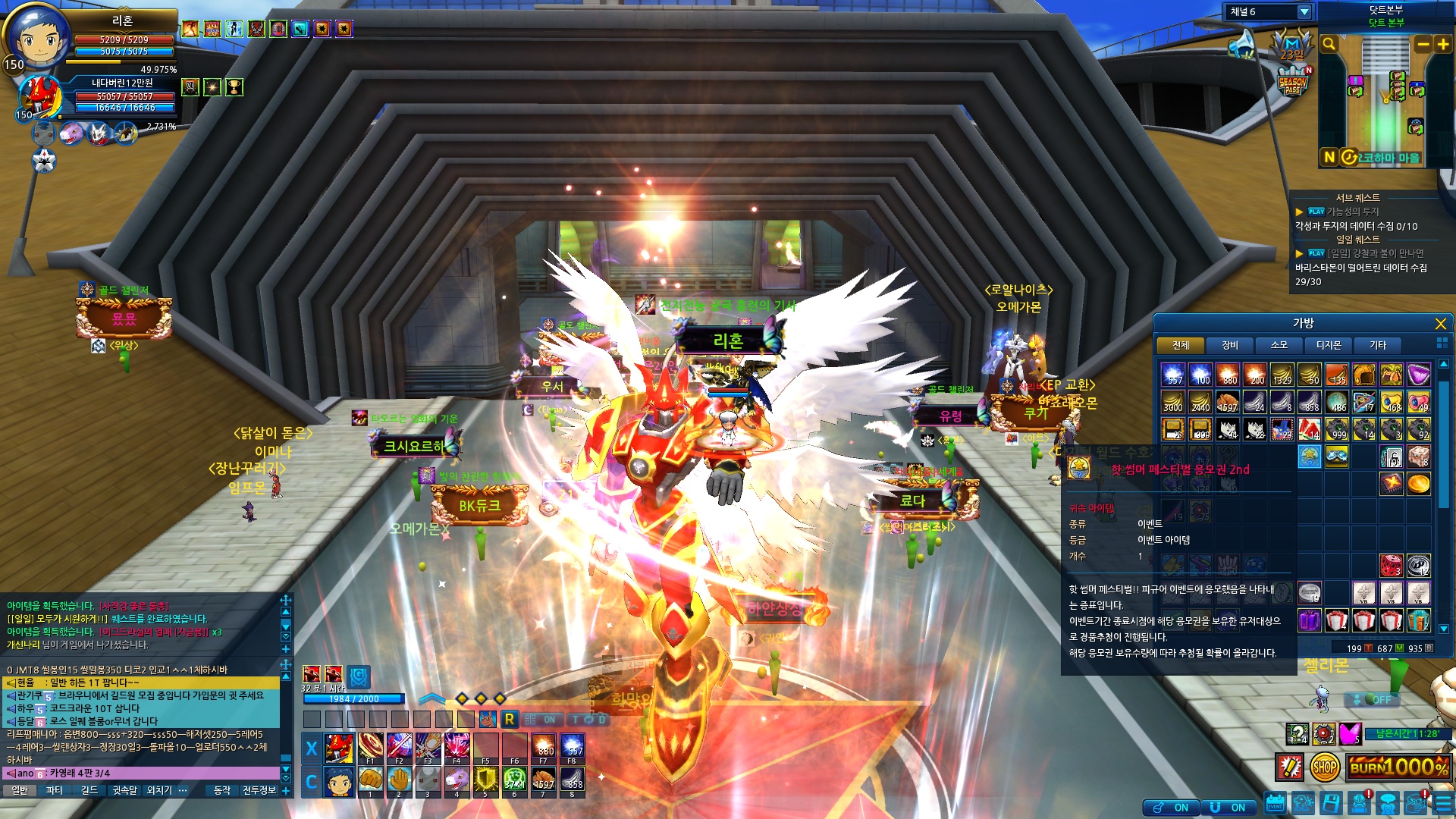Switch chat to the 파티 tab
The height and width of the screenshot is (819, 1456).
pos(55,790)
